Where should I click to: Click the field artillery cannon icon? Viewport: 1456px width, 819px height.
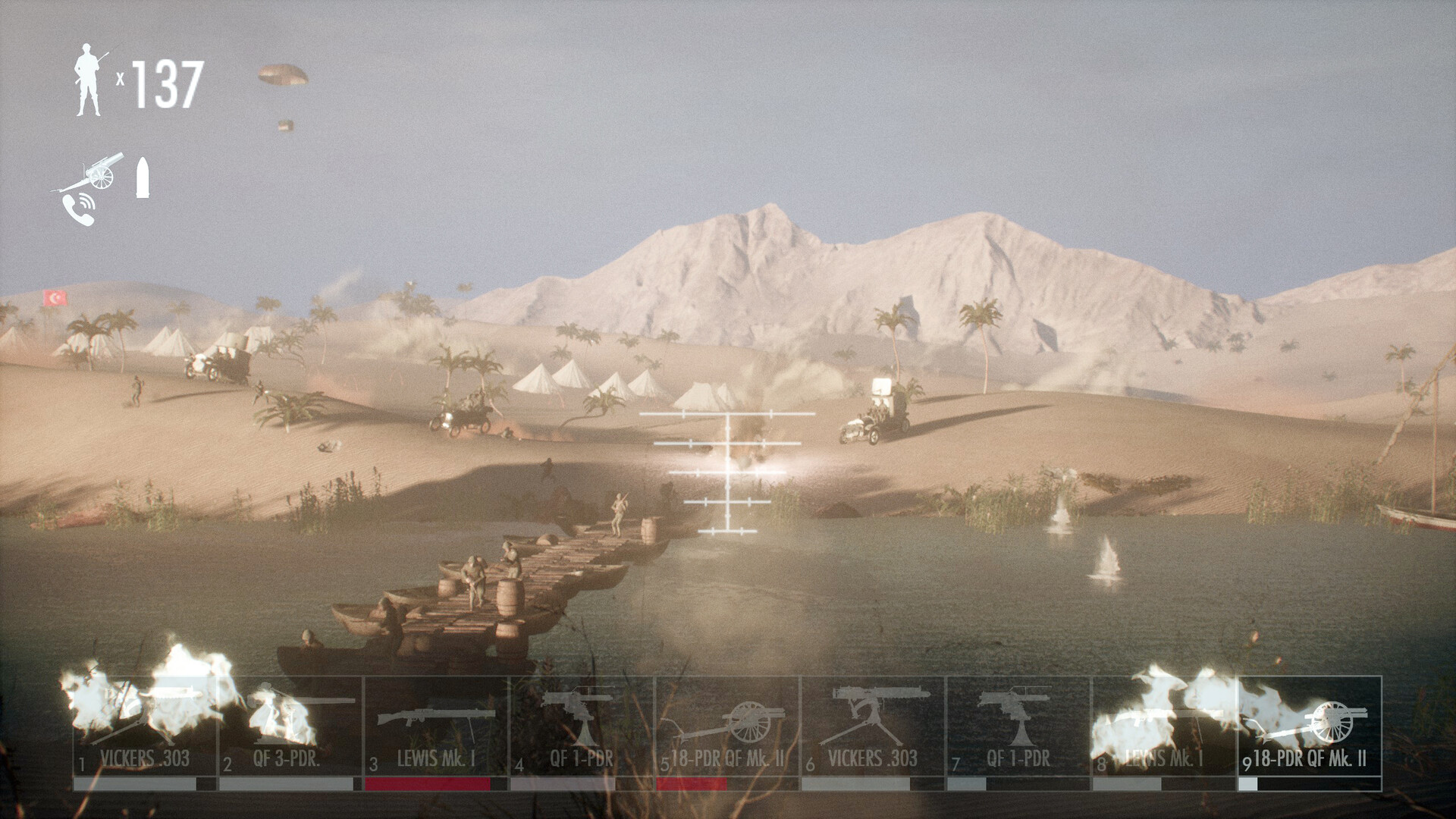coord(100,171)
